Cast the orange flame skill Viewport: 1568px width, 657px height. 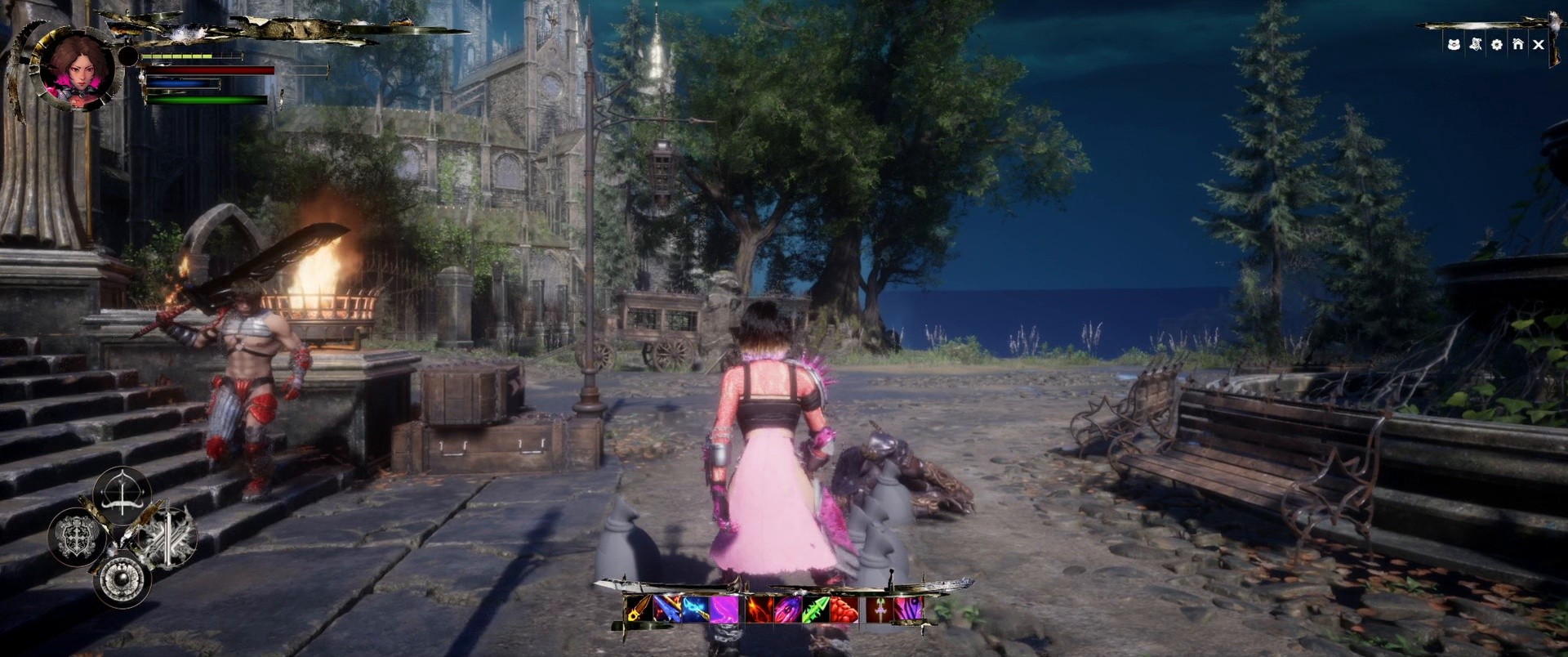(759, 610)
